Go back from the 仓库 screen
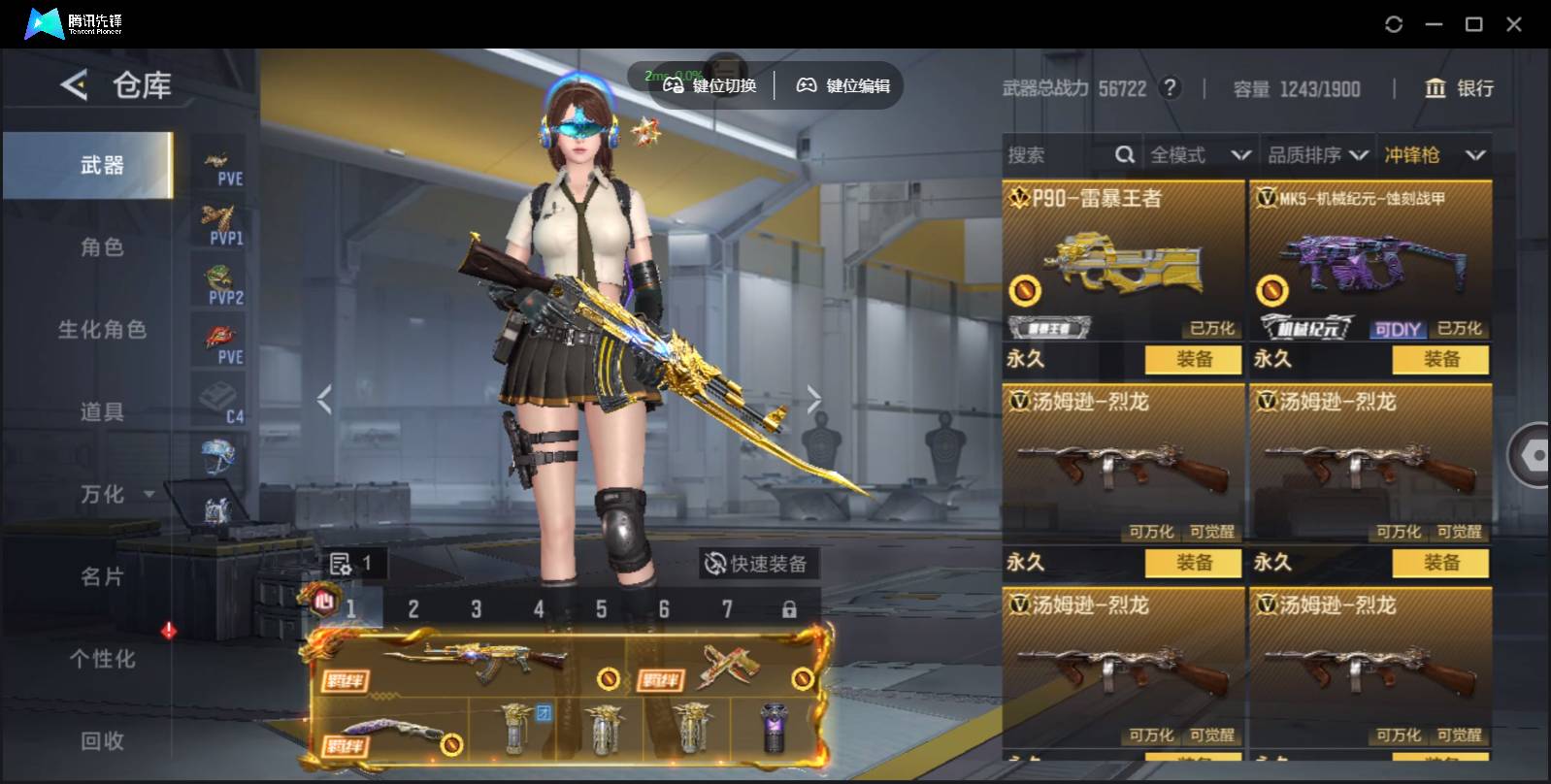1551x784 pixels. 74,85
